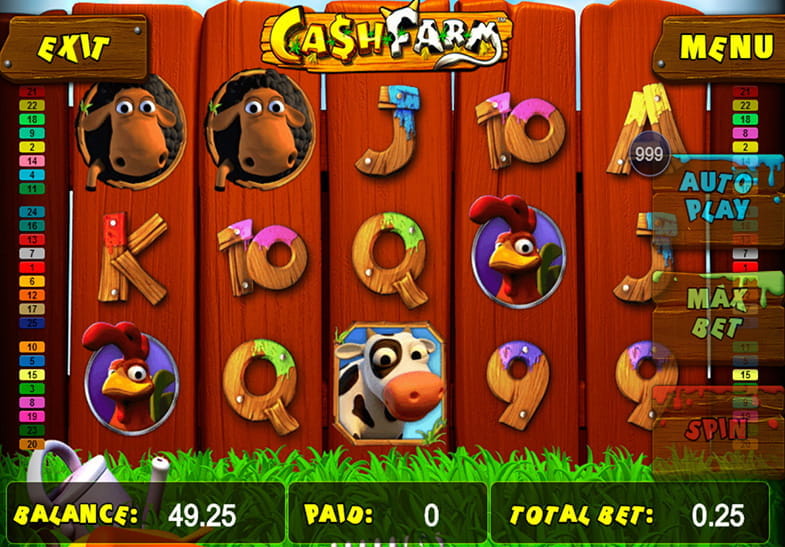This screenshot has width=785, height=547.
Task: Spin the reels with the SPIN button
Action: pos(716,428)
